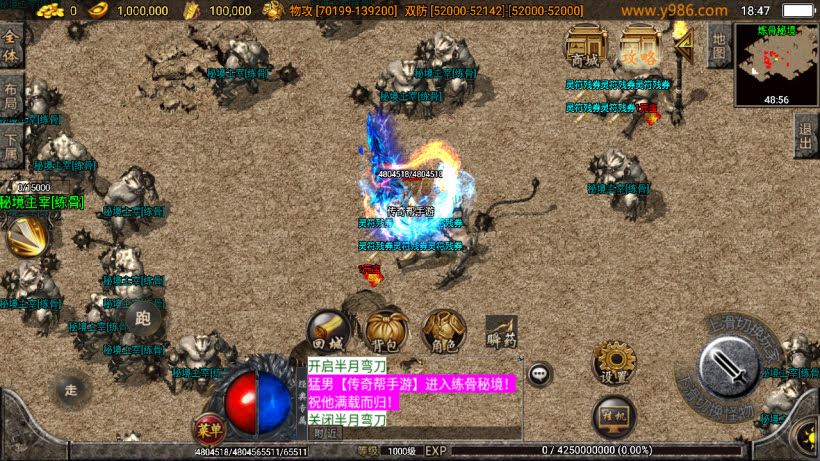The height and width of the screenshot is (461, 820).
Task: Use the 瞬药 instant potion
Action: (x=501, y=331)
